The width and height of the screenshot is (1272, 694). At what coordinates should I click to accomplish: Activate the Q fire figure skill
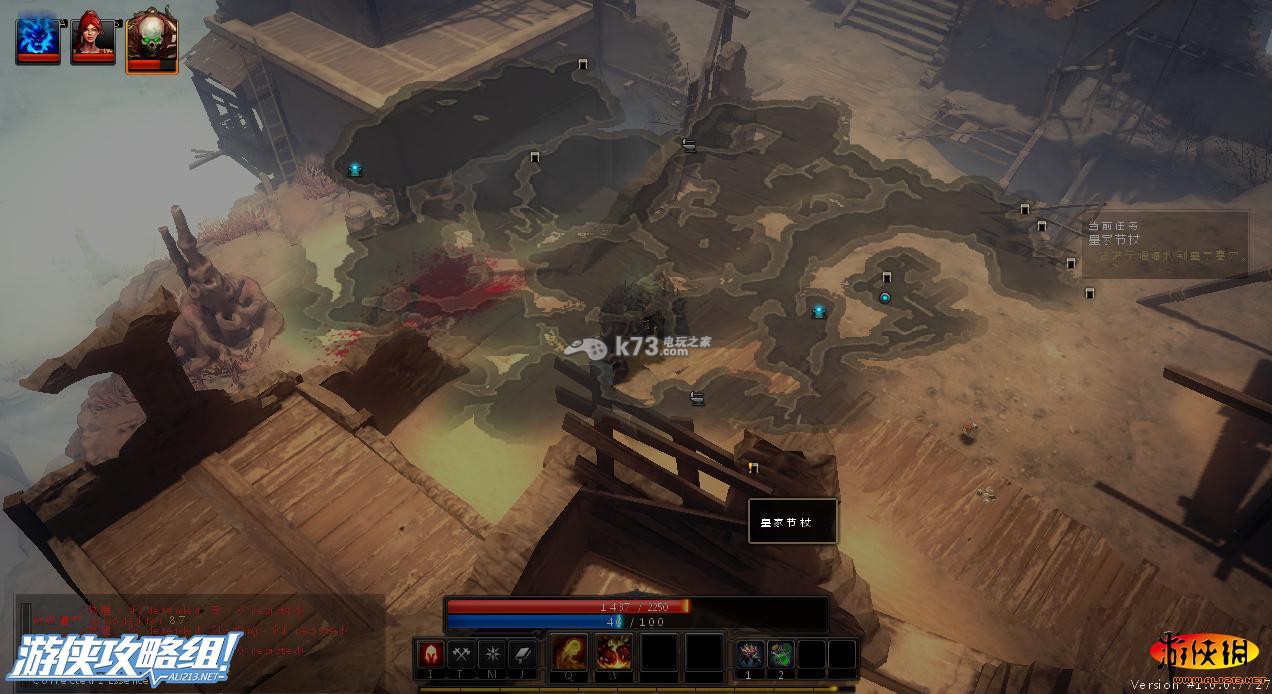tap(570, 654)
